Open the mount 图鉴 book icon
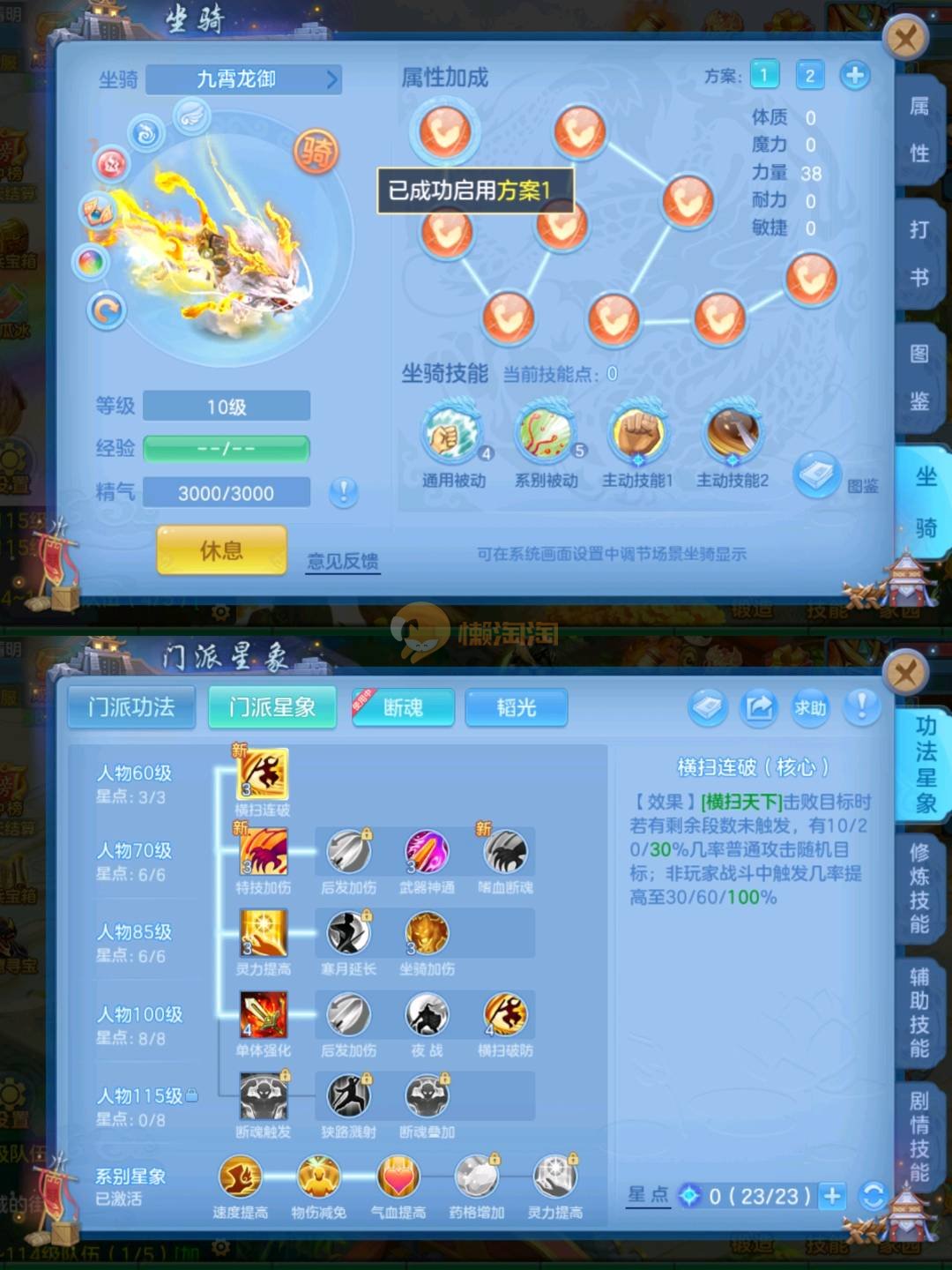The width and height of the screenshot is (952, 1270). tap(816, 477)
